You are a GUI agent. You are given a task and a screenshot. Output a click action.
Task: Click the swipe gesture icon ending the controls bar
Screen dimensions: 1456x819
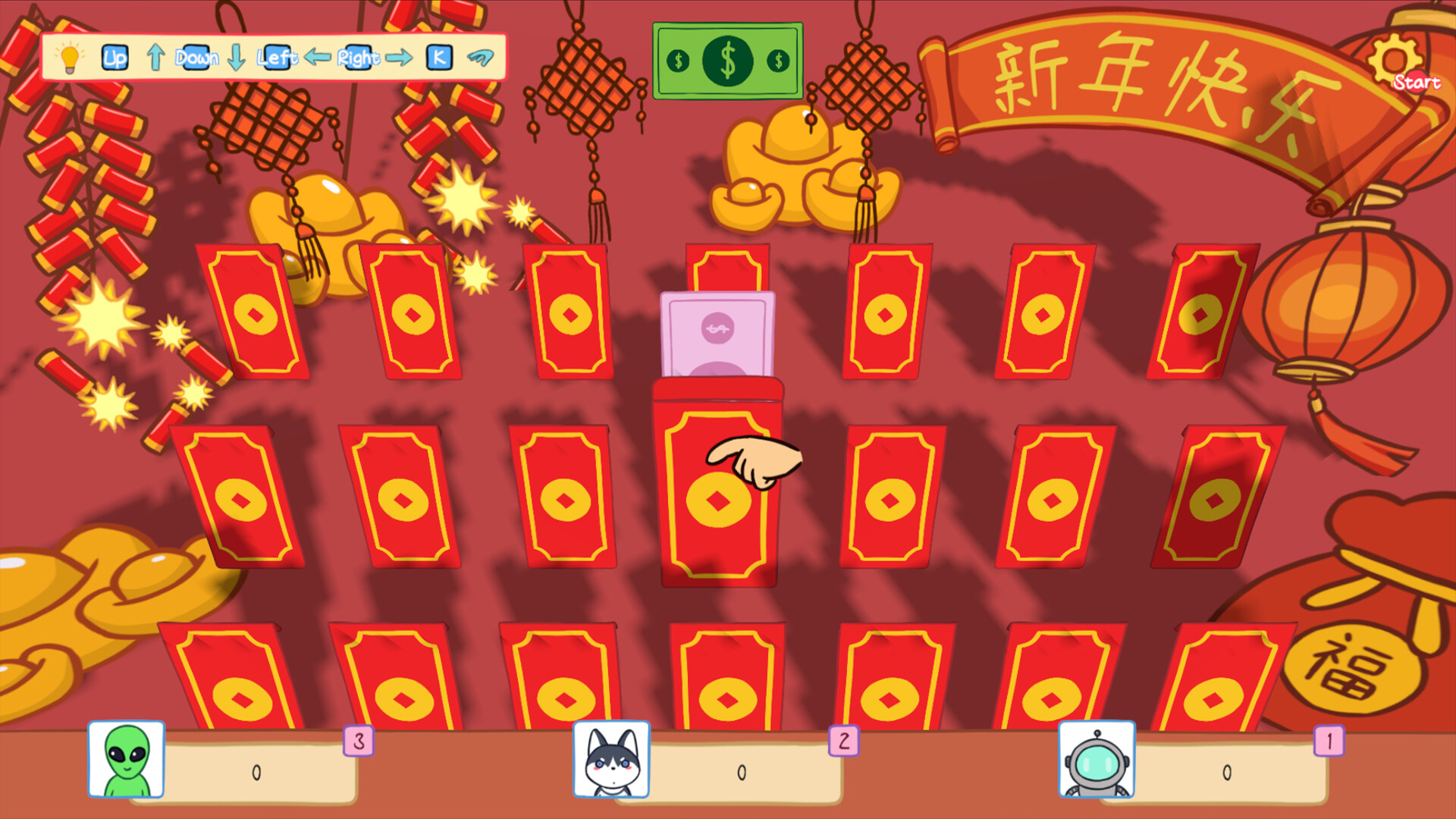(x=482, y=56)
